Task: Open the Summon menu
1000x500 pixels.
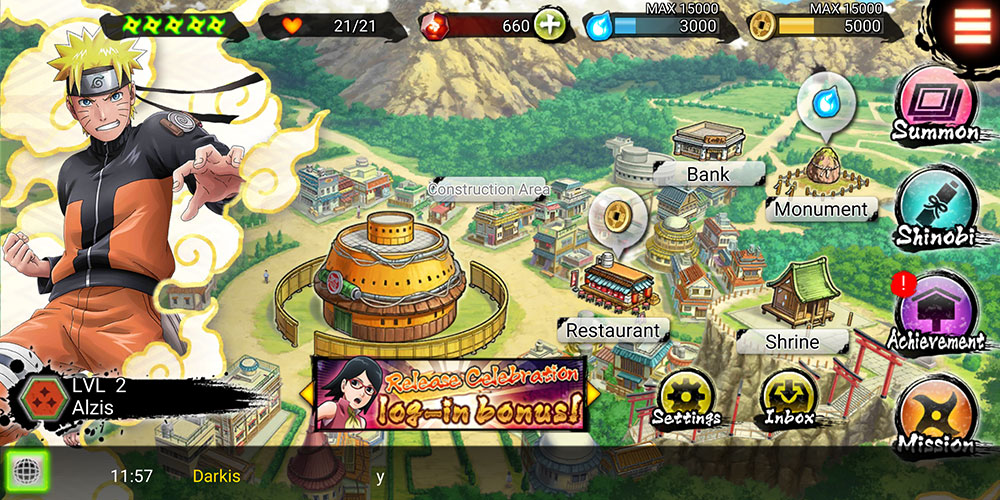Action: click(935, 106)
